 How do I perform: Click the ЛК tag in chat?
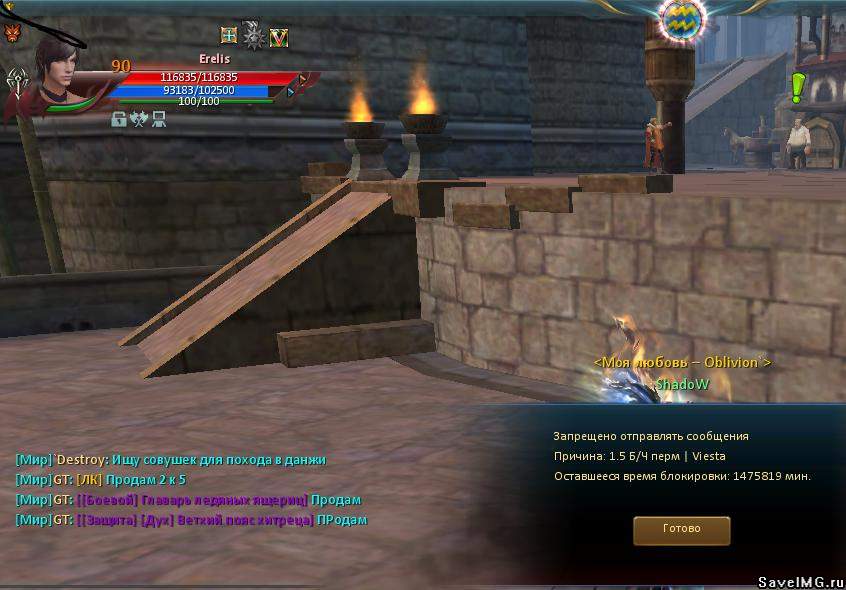pyautogui.click(x=89, y=480)
